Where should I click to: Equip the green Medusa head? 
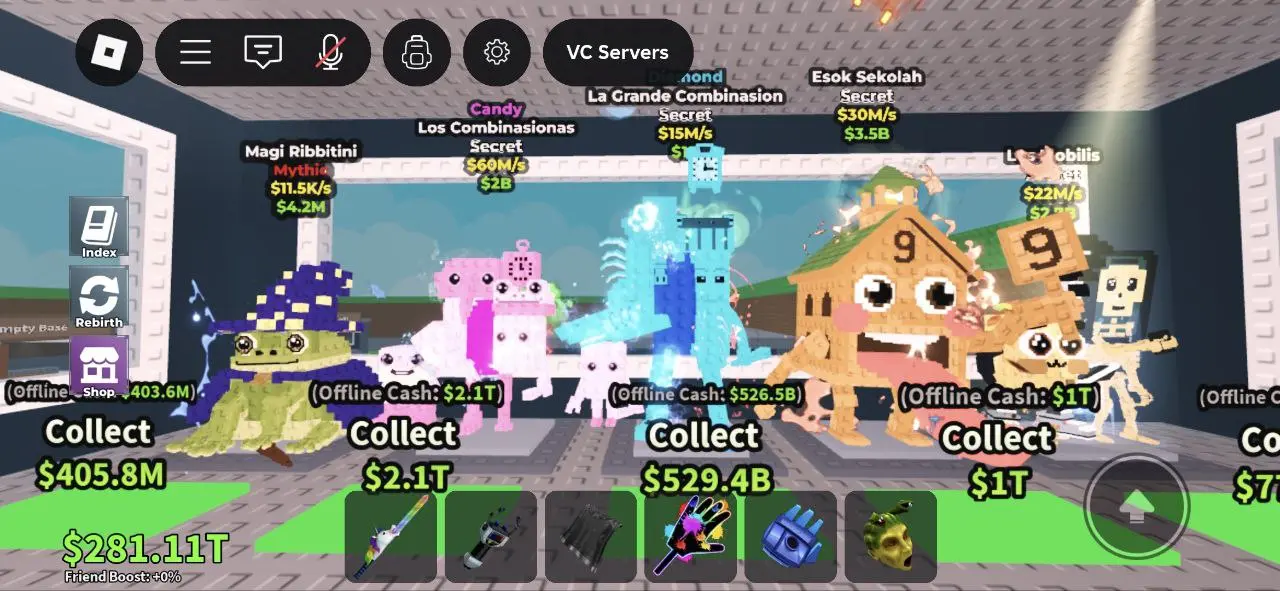891,536
